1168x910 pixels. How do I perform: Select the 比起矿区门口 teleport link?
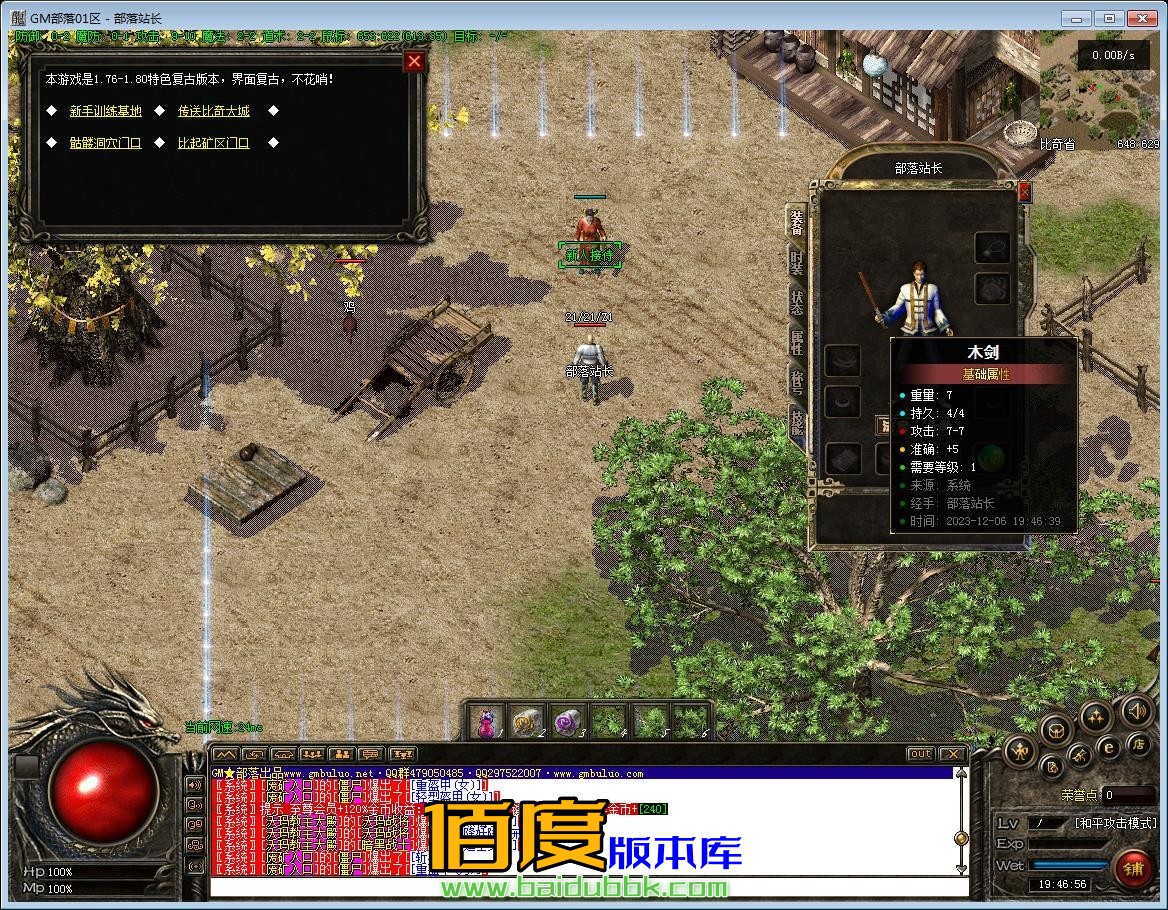(213, 143)
